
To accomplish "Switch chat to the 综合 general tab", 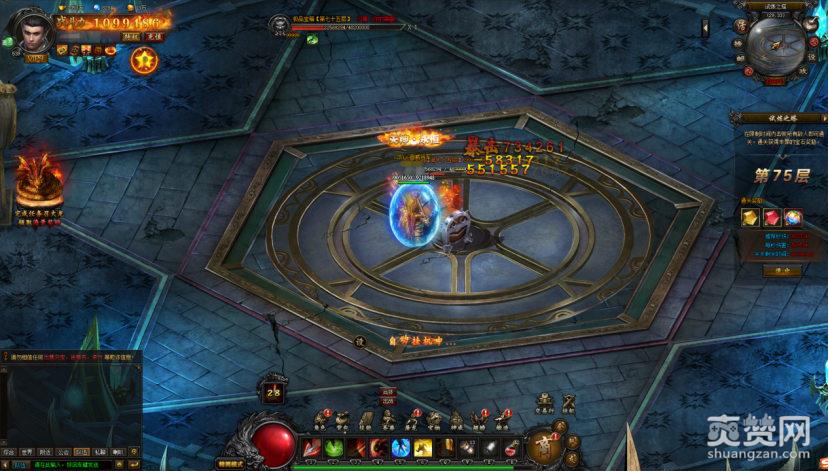I will coord(9,452).
